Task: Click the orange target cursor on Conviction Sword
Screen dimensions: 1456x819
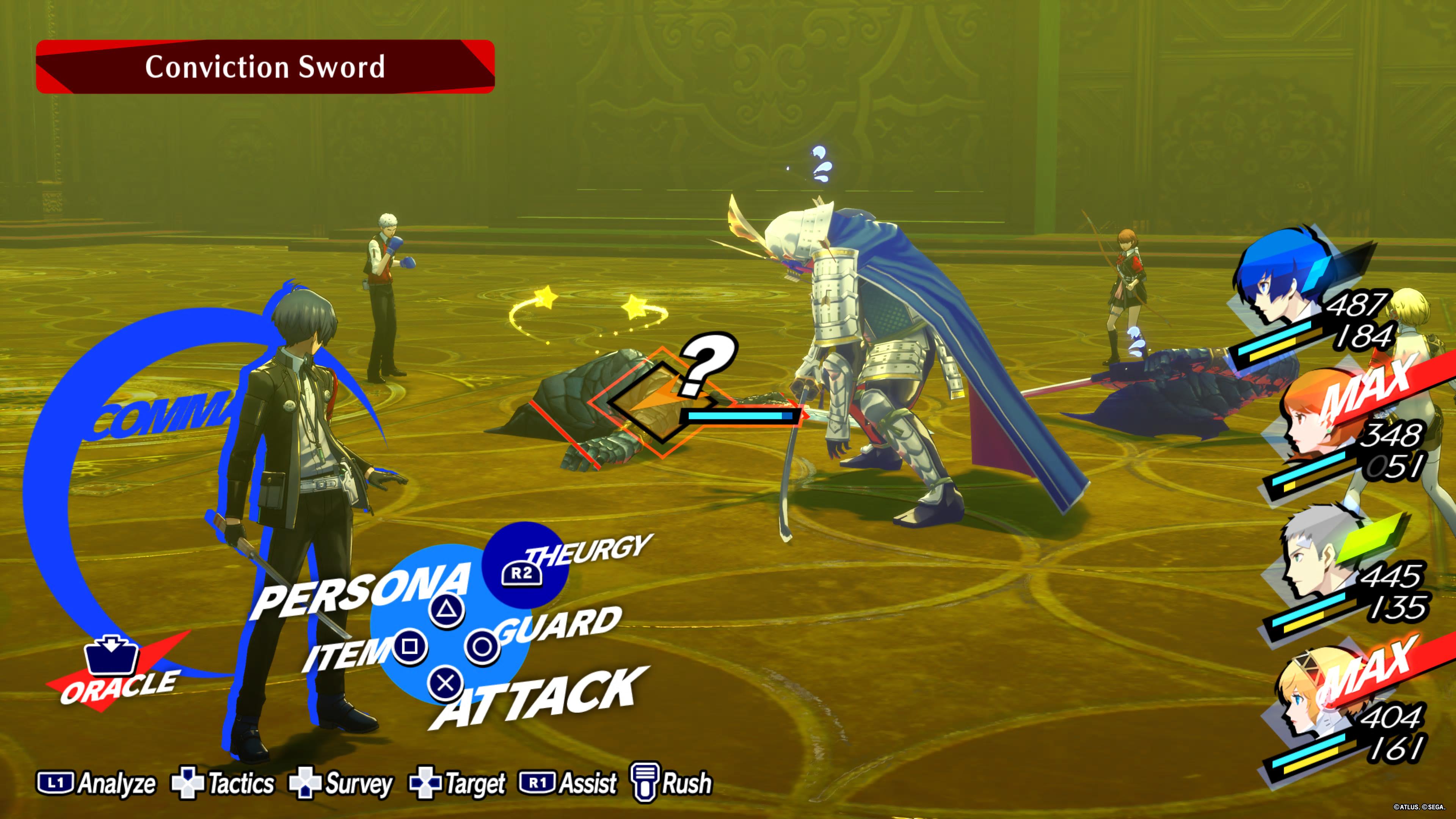Action: click(x=659, y=402)
